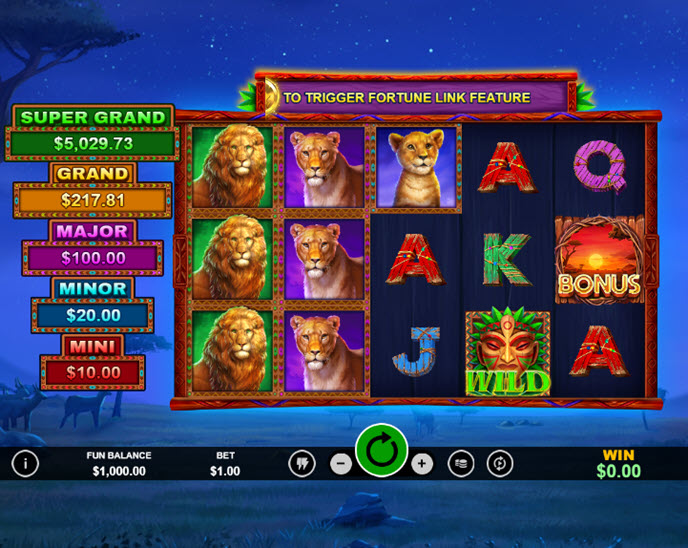Image resolution: width=688 pixels, height=548 pixels.
Task: Spin the reels with the green button
Action: (381, 451)
